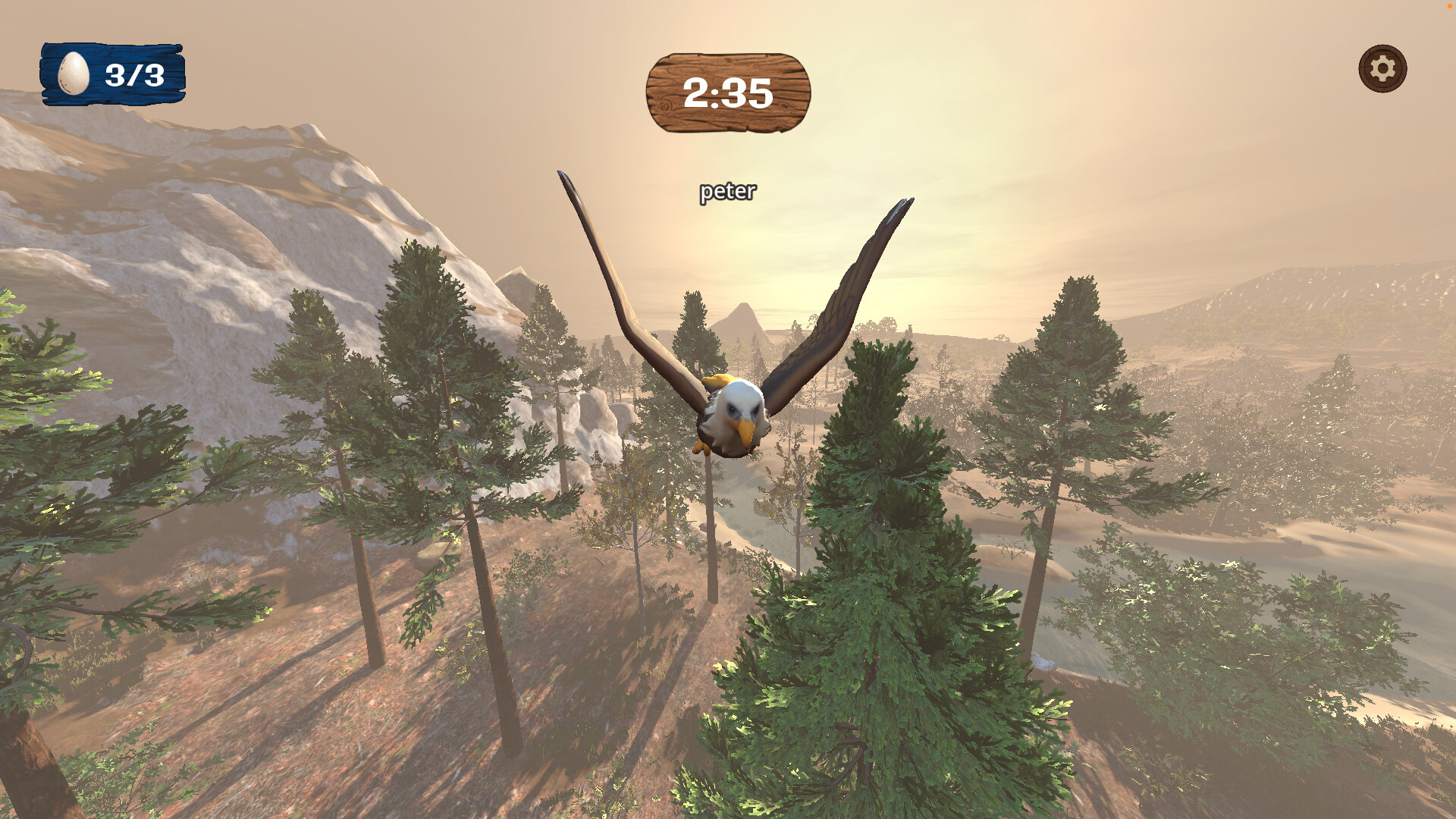
Task: Select the egg counter wooden plaque
Action: point(112,73)
